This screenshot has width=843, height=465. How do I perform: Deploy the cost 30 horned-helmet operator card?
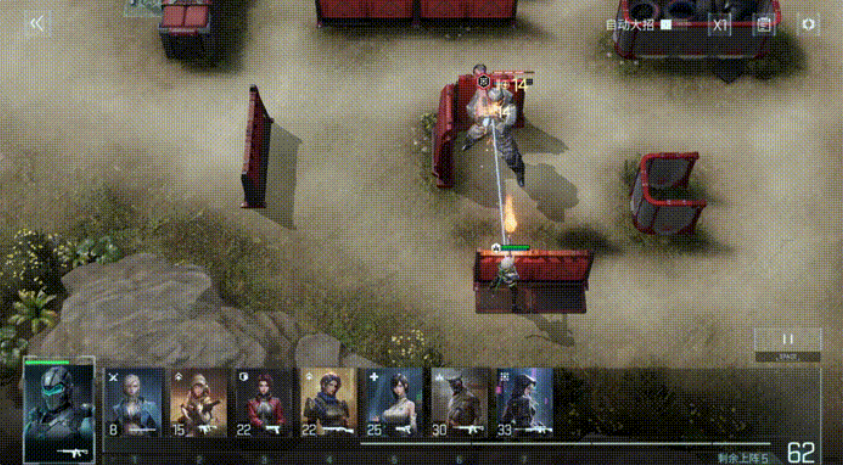coord(460,402)
